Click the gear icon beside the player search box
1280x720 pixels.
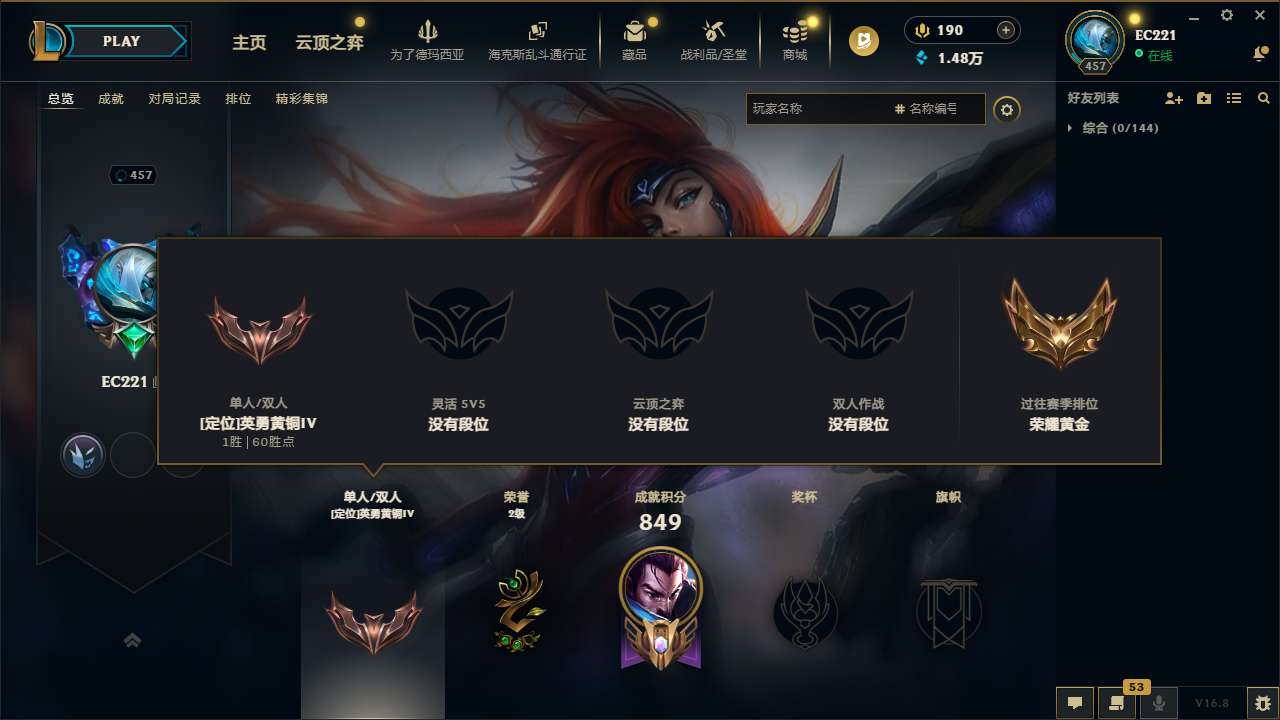(x=1007, y=109)
